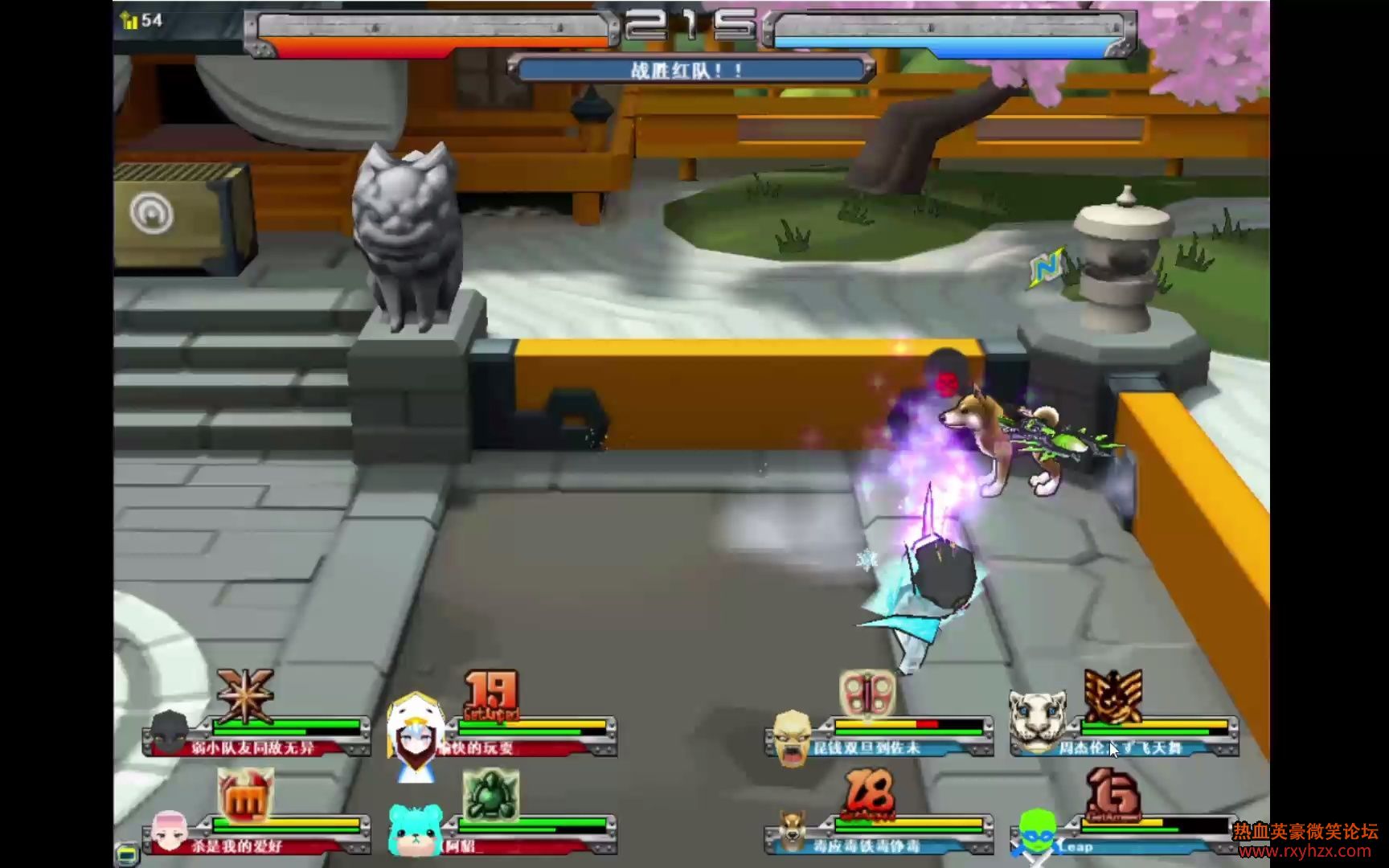Select the cyan bear player portrait
Screen dimensions: 1389x868
point(415,830)
